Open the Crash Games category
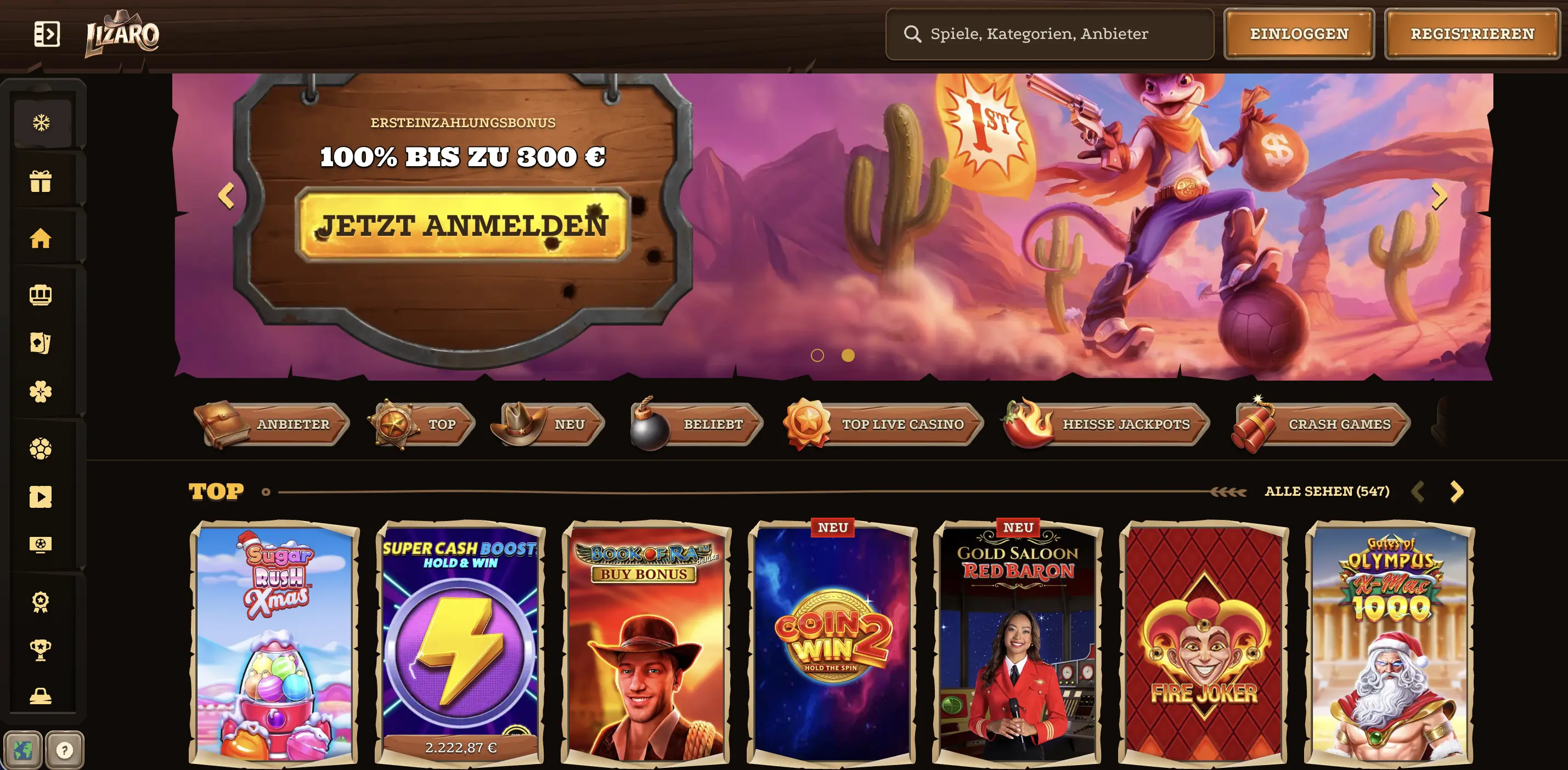 pos(1321,424)
